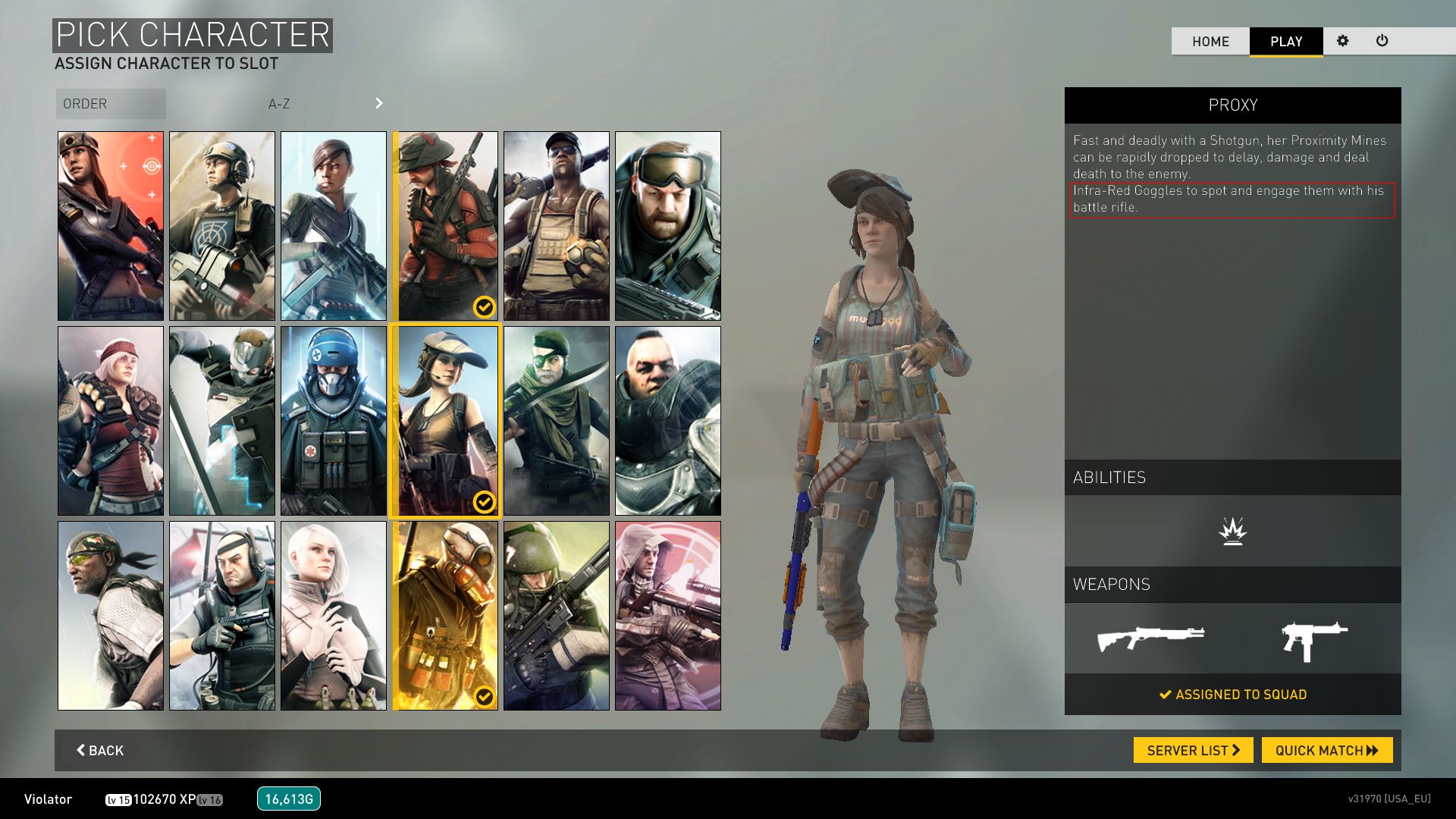The image size is (1456, 819).
Task: Switch to the HOME tab
Action: pyautogui.click(x=1210, y=42)
